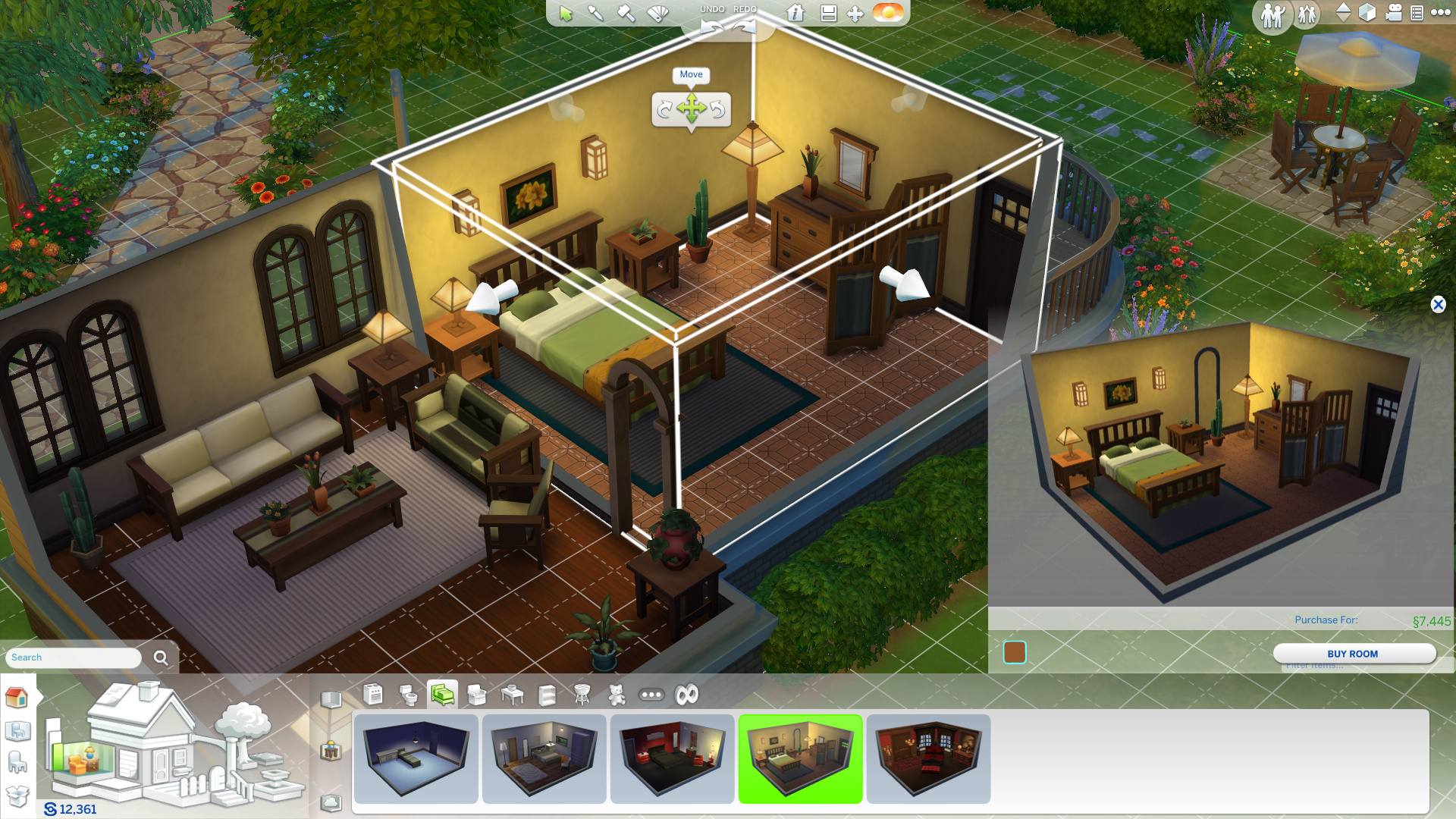Toggle walls up or down view
The image size is (1456, 819).
[x=1343, y=13]
